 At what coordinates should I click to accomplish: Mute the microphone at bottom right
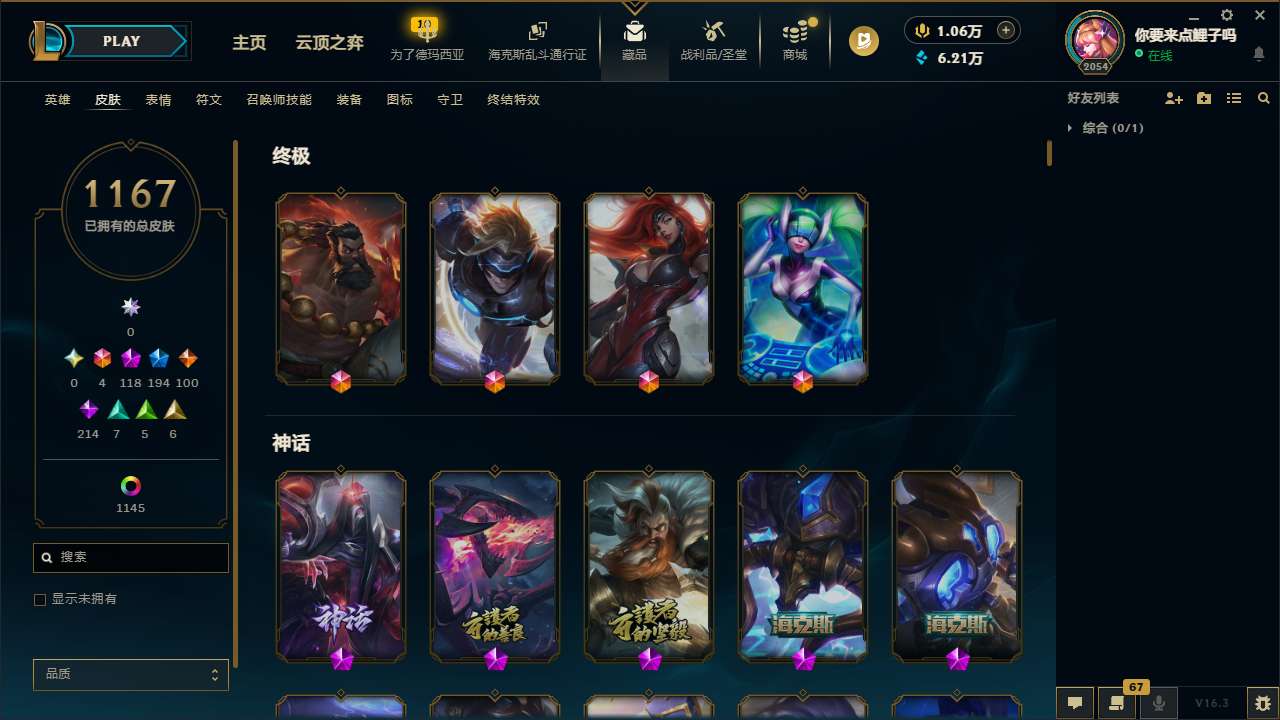pyautogui.click(x=1157, y=703)
